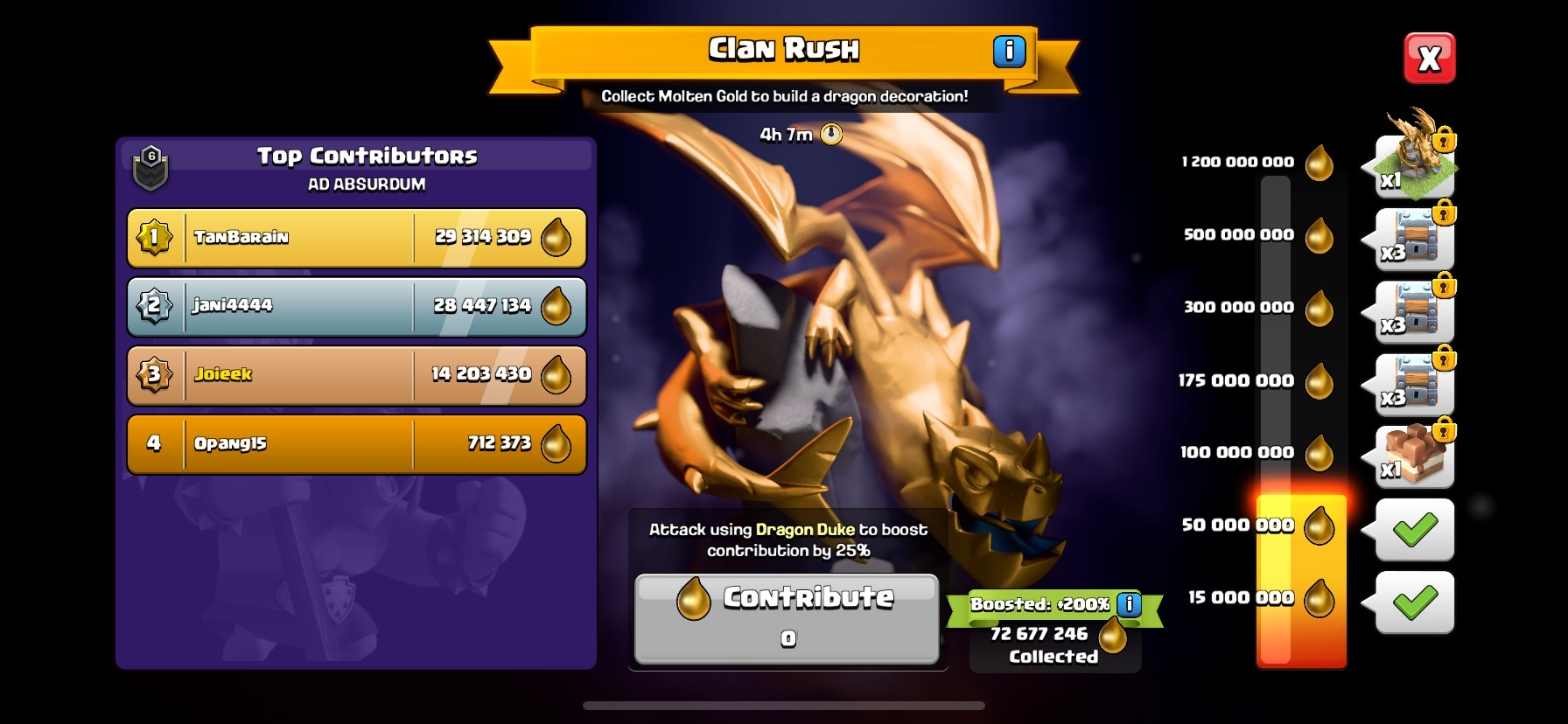Select jani4444's contribution entry
Image resolution: width=1568 pixels, height=724 pixels.
(x=357, y=306)
